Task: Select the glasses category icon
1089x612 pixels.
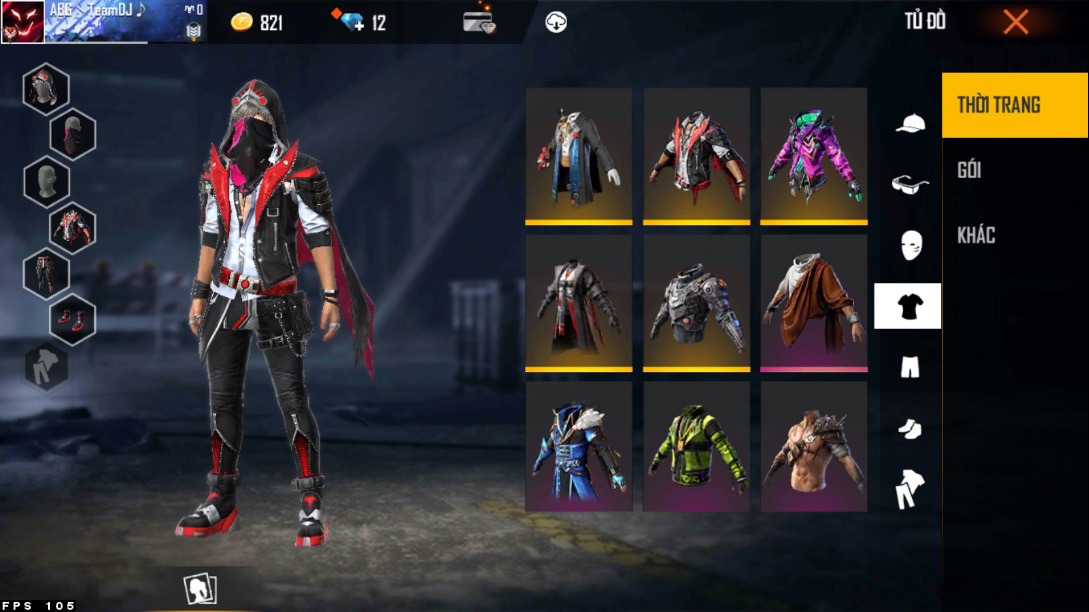Action: 909,184
